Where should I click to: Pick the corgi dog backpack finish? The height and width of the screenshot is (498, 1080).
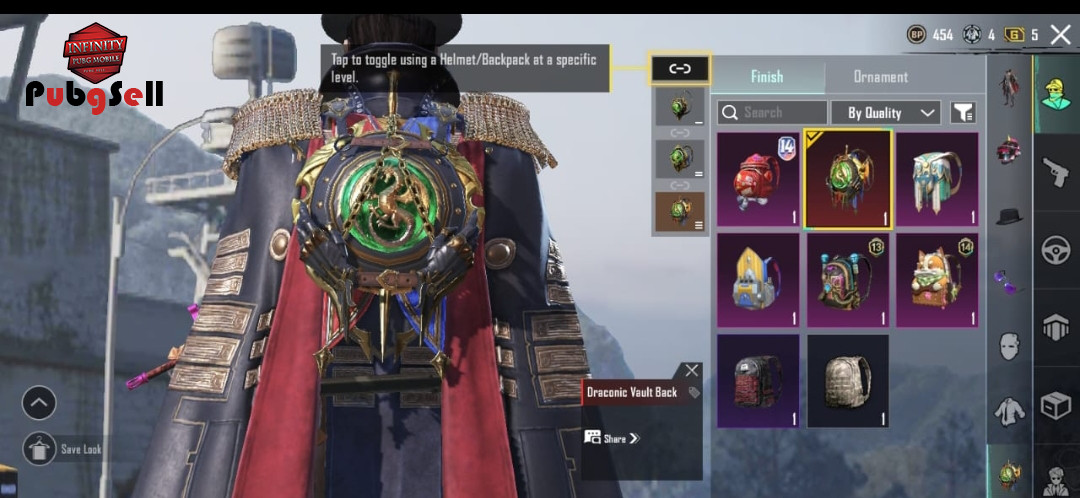tap(937, 280)
